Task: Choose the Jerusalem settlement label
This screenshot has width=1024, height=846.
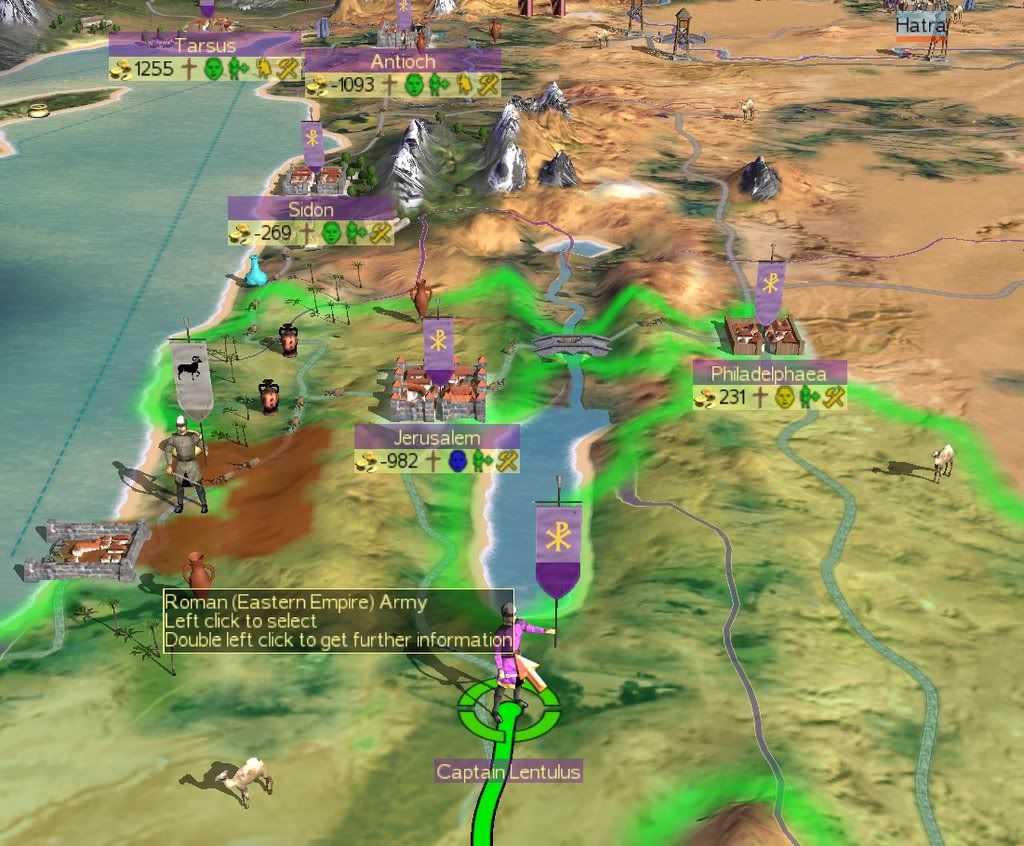Action: (x=437, y=438)
